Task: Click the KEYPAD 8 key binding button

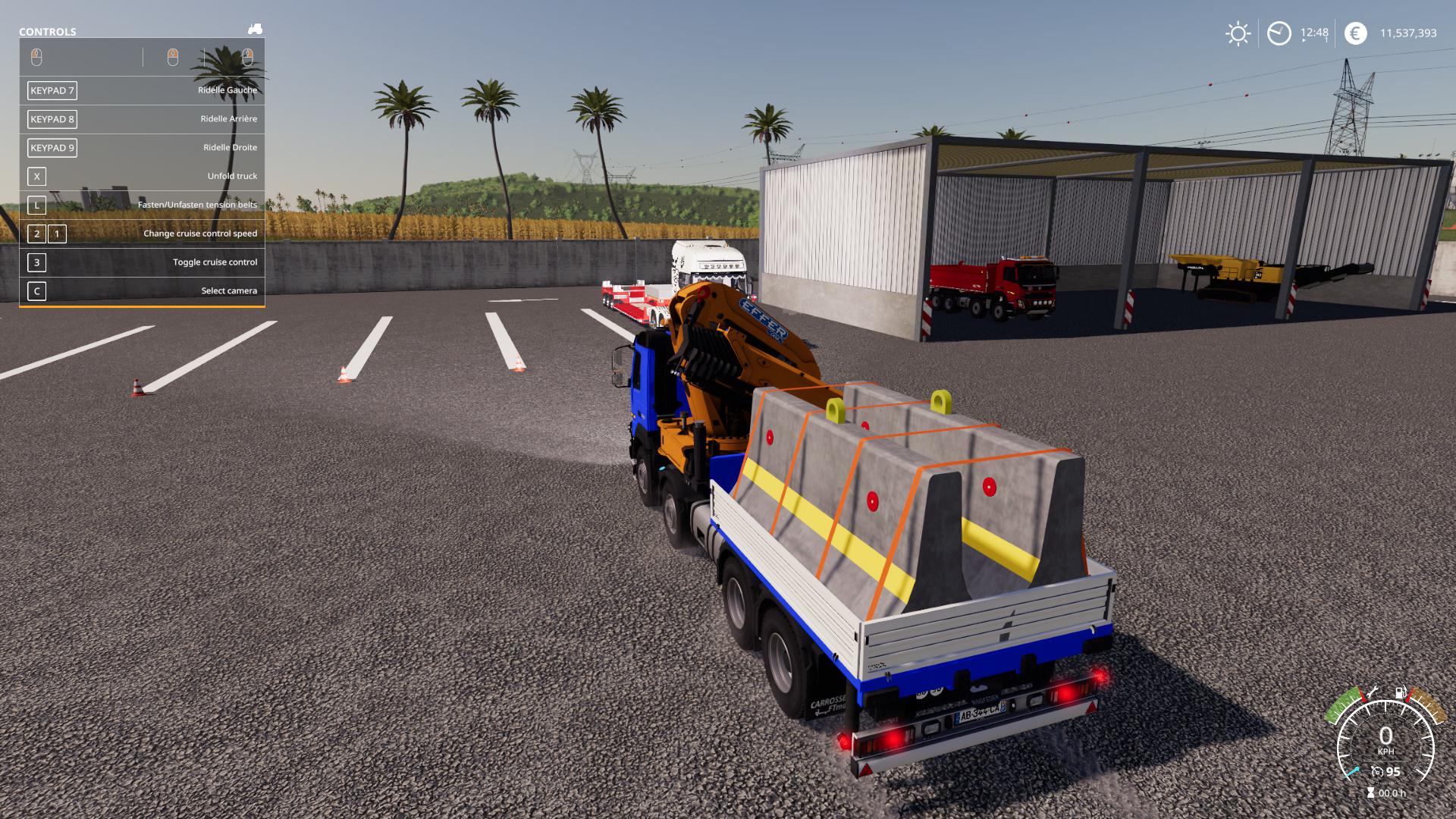Action: 52,119
